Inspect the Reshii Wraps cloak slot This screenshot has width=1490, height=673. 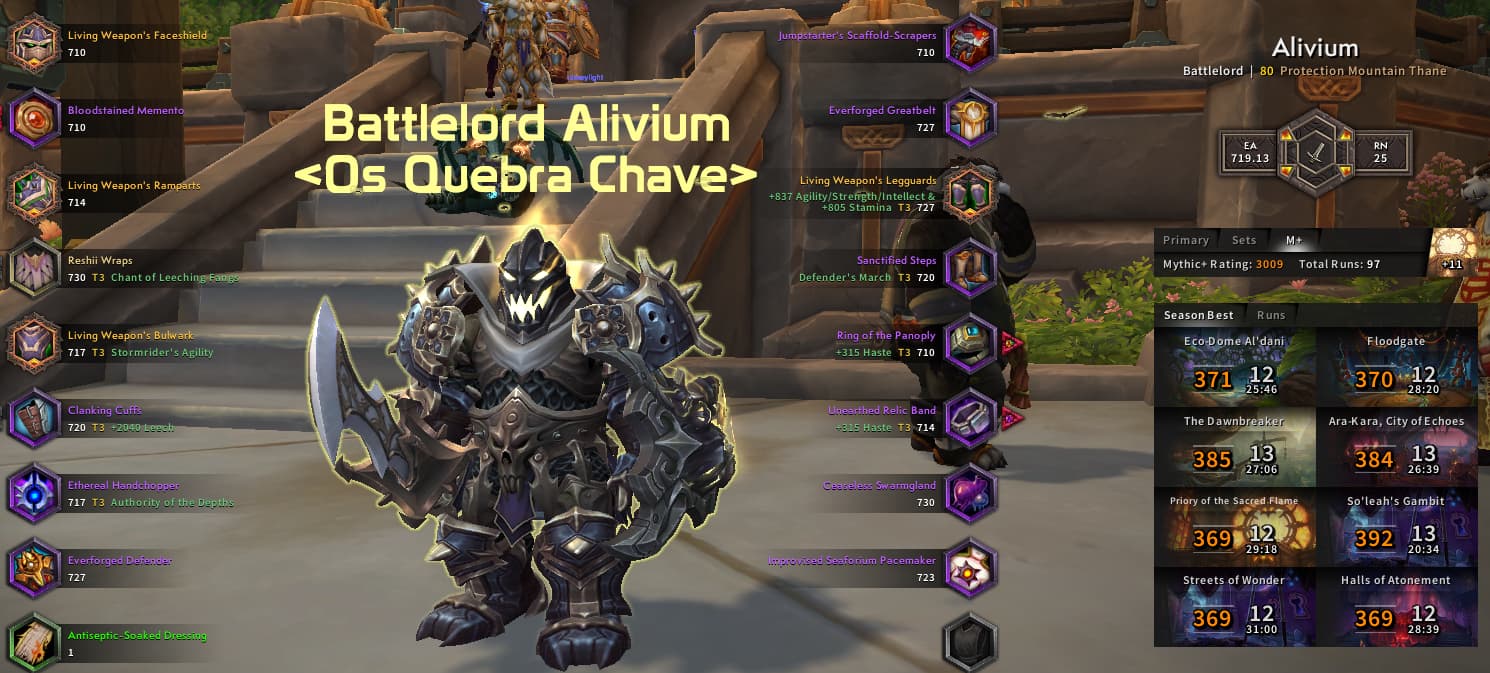35,269
